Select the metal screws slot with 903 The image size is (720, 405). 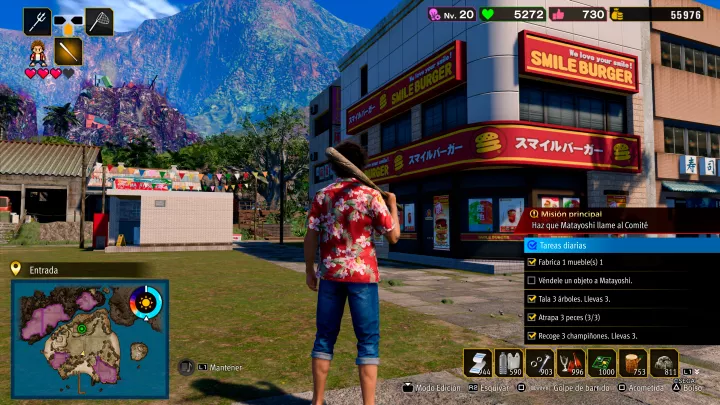pyautogui.click(x=540, y=362)
